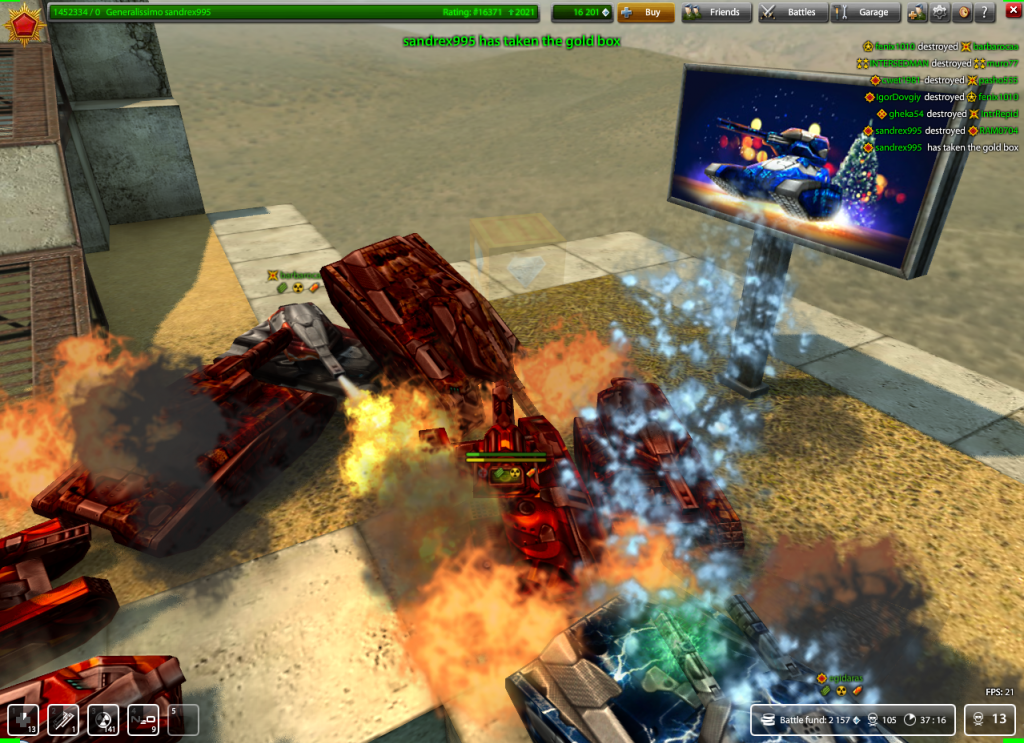Activate the double armor supply
Image resolution: width=1024 pixels, height=743 pixels.
(63, 720)
